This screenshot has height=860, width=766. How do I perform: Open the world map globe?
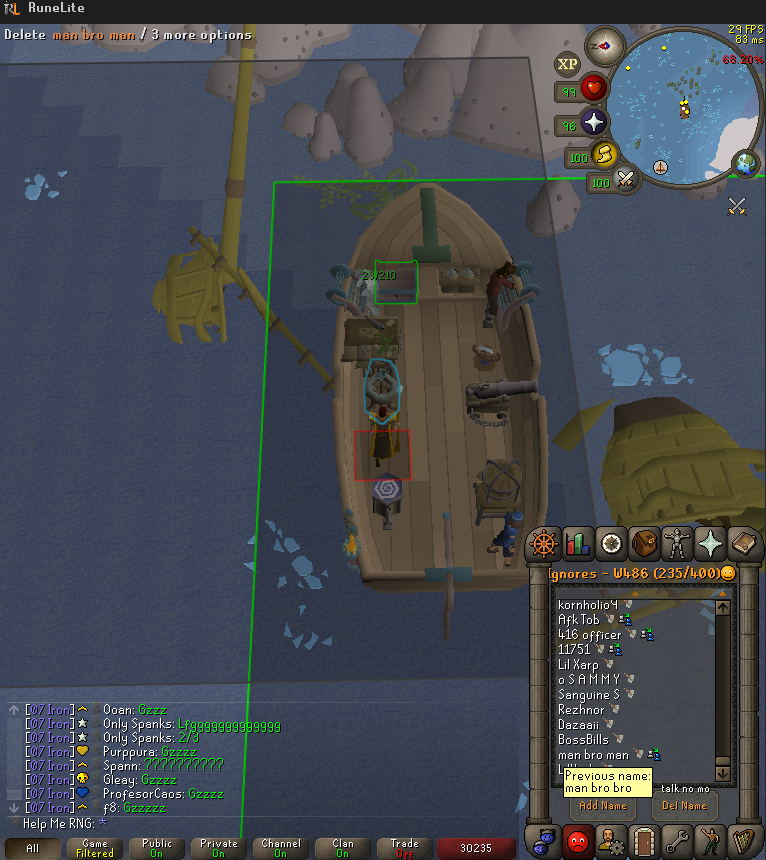click(745, 163)
